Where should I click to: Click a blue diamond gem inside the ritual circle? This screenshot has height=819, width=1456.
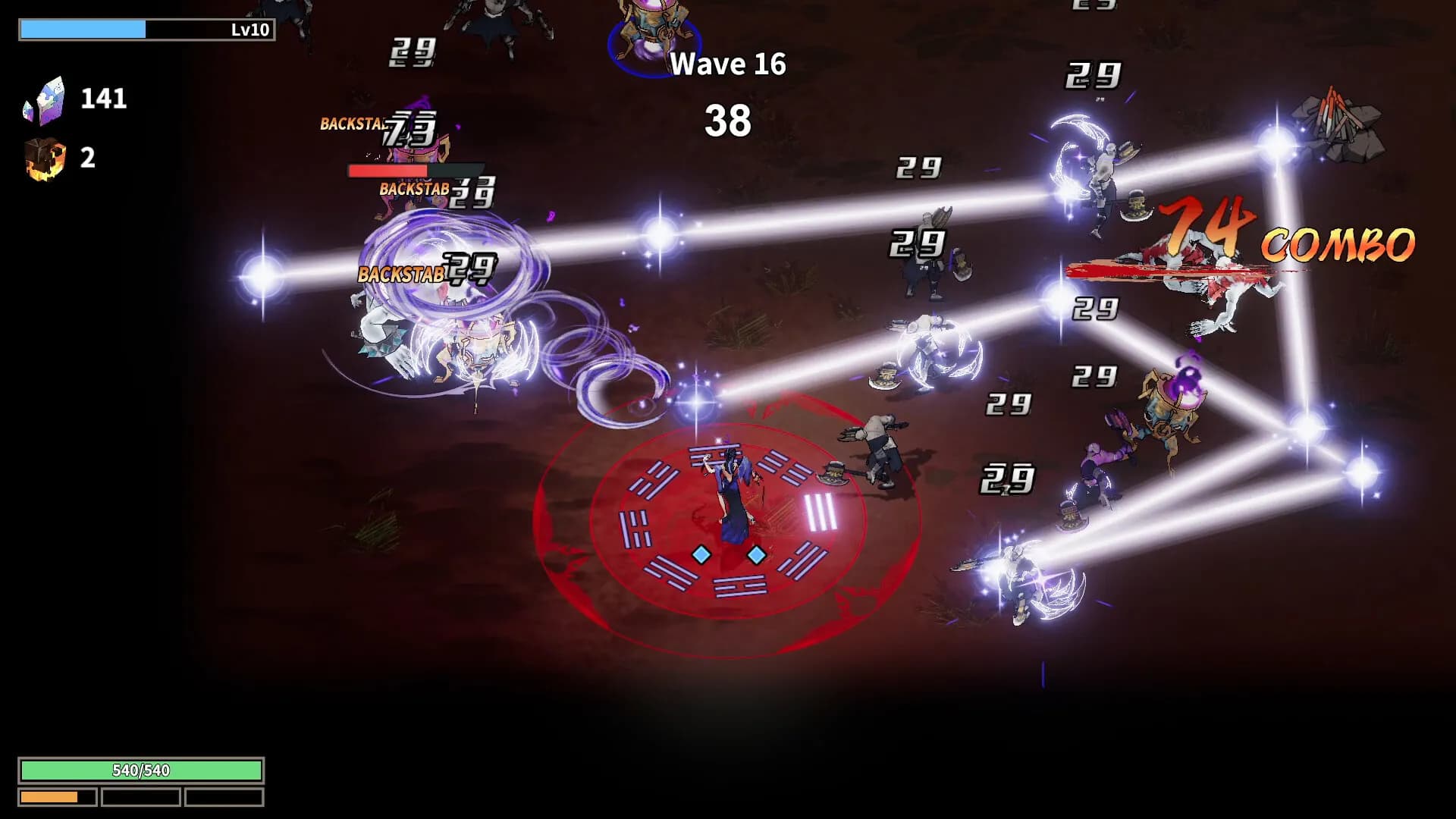701,553
